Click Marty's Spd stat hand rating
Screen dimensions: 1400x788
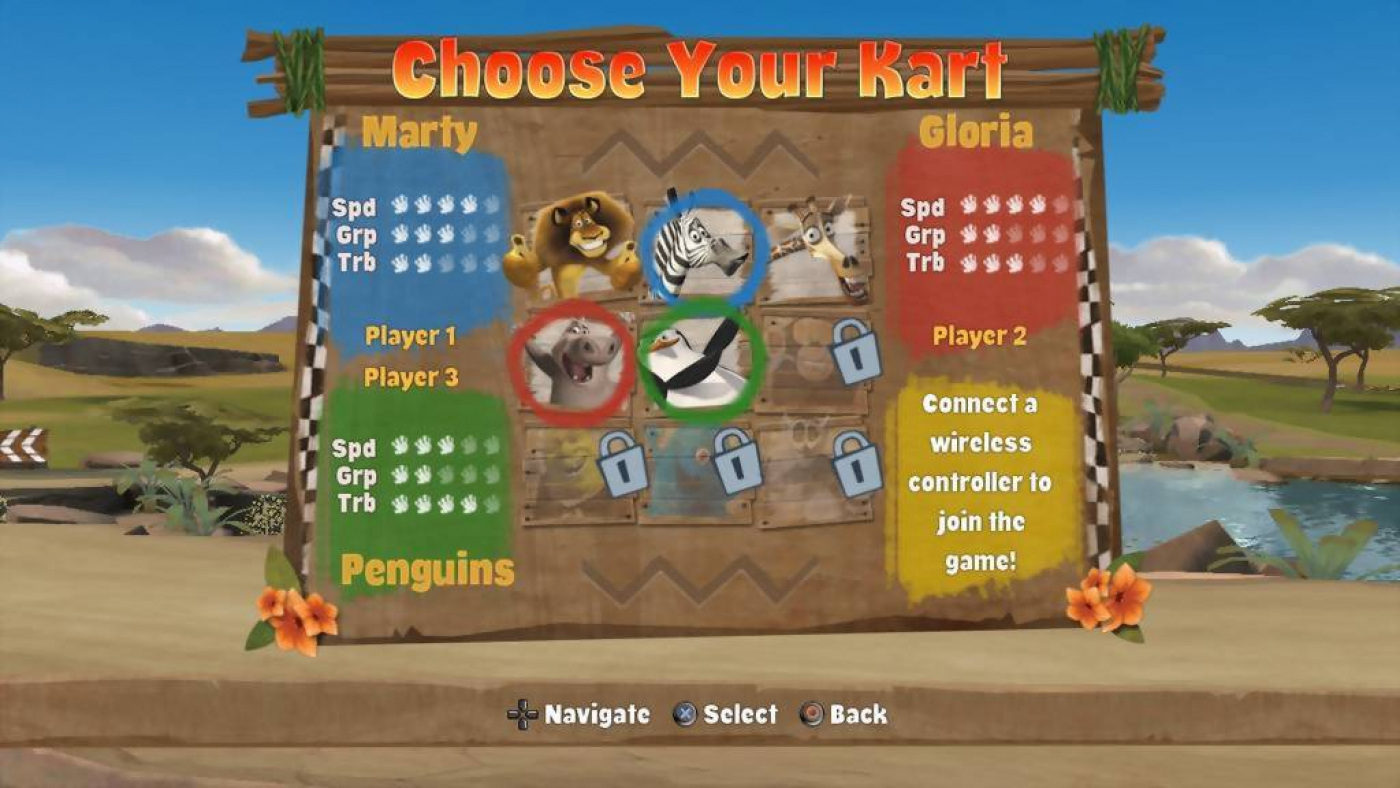point(430,208)
